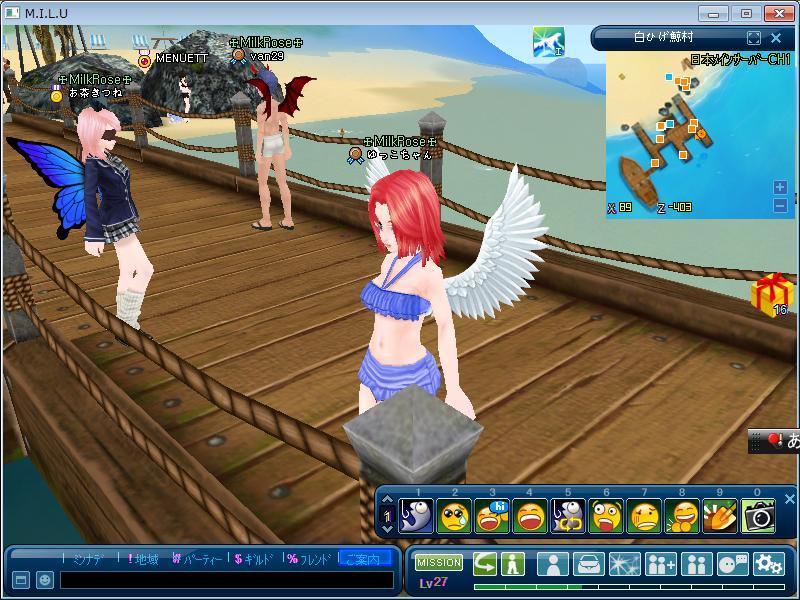
Task: Minimize the M.I.L.U game window
Action: pos(715,13)
